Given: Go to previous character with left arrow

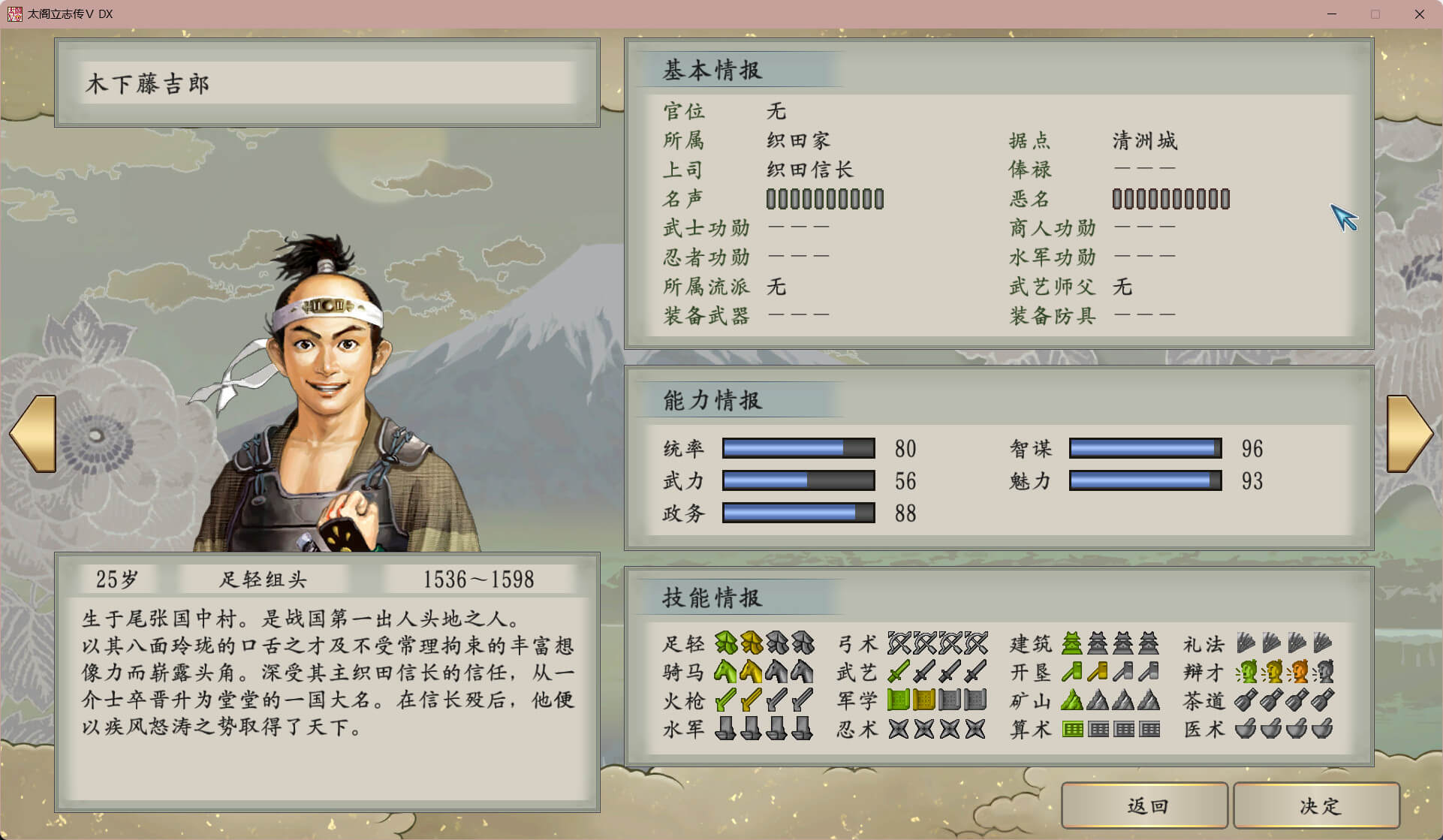Looking at the screenshot, I should coord(34,433).
